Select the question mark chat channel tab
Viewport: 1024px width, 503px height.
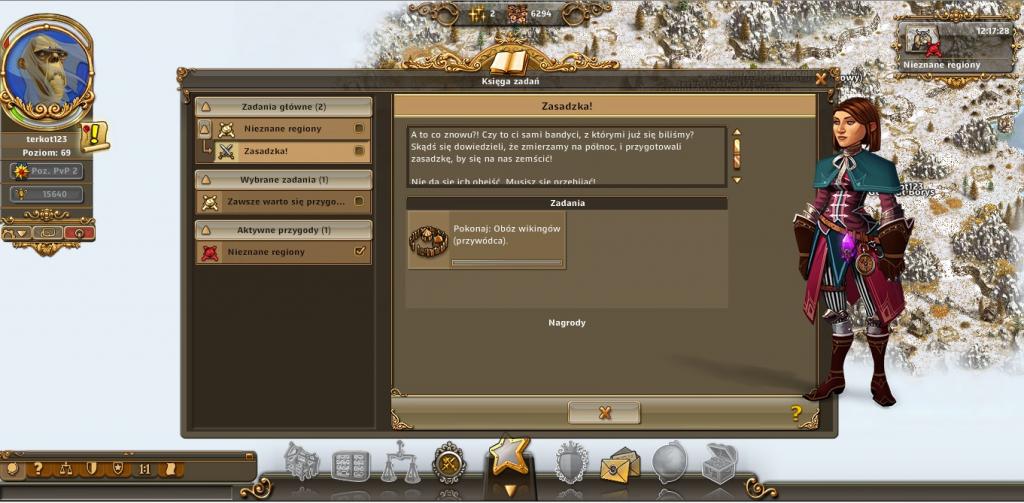coord(38,468)
